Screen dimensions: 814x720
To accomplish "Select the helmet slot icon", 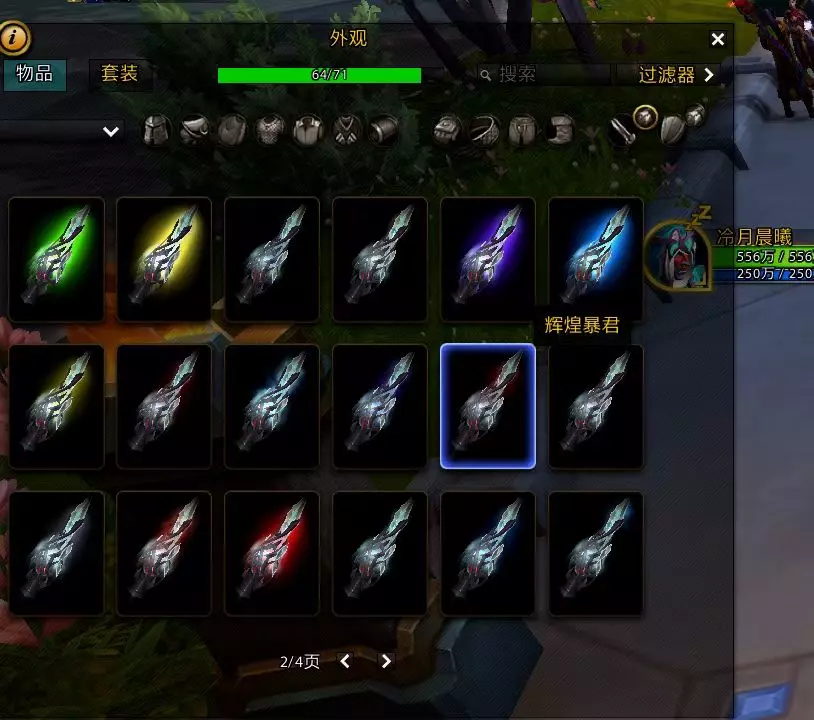I will click(157, 130).
